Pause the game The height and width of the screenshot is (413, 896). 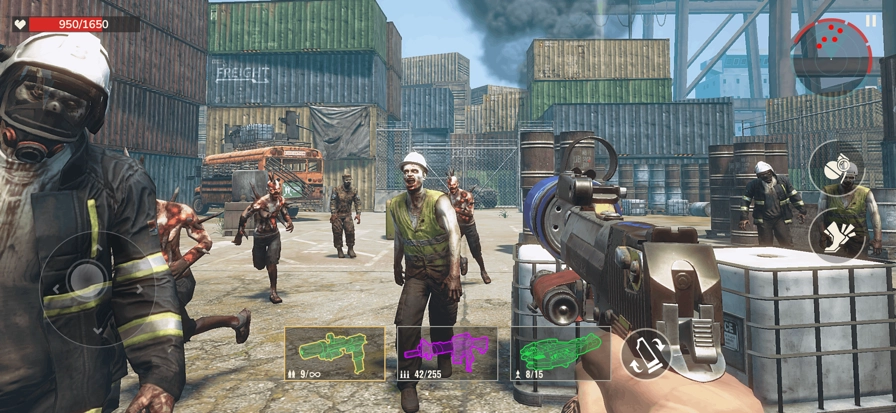870,19
